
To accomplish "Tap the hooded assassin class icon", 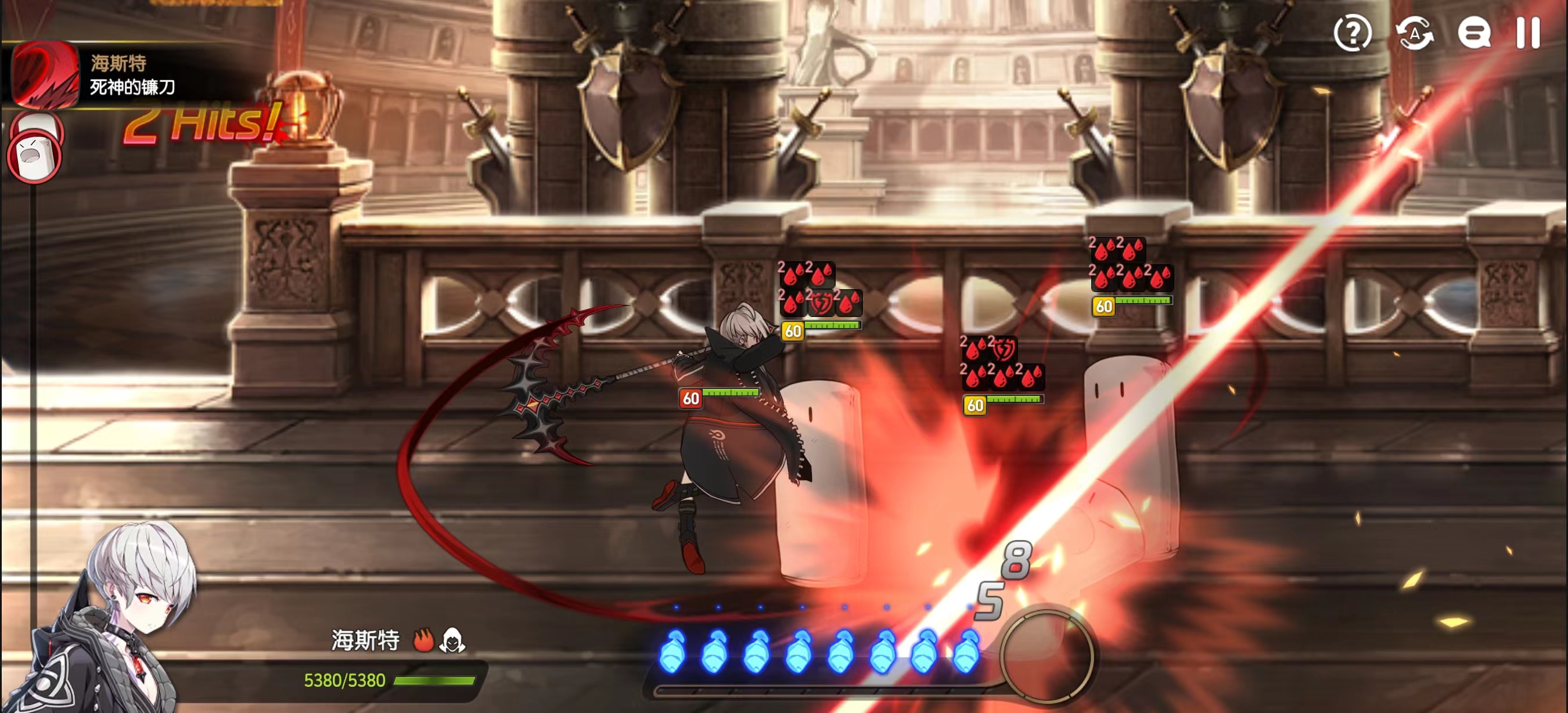I will (x=453, y=640).
